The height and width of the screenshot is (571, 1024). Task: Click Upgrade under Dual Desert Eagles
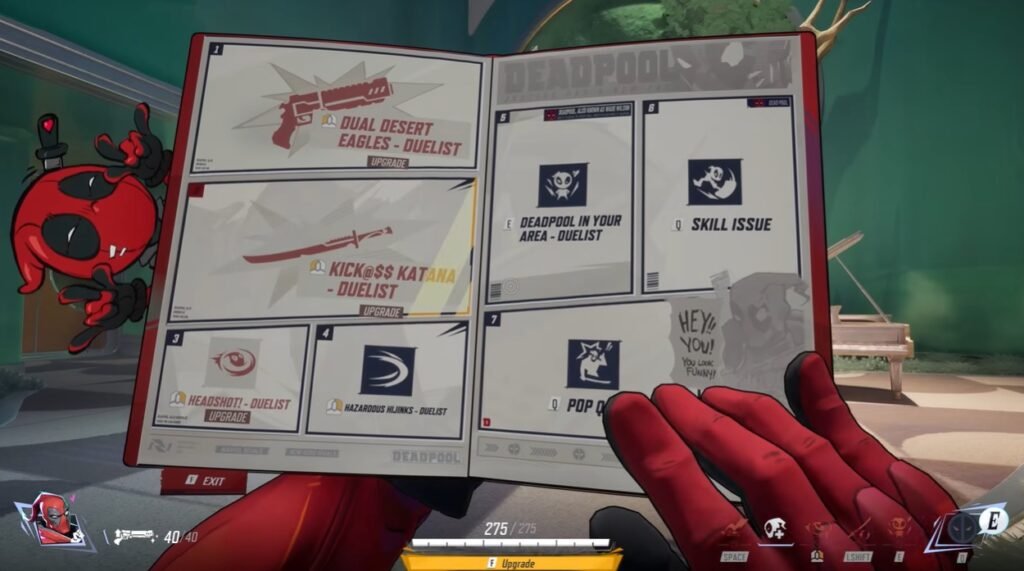(386, 162)
